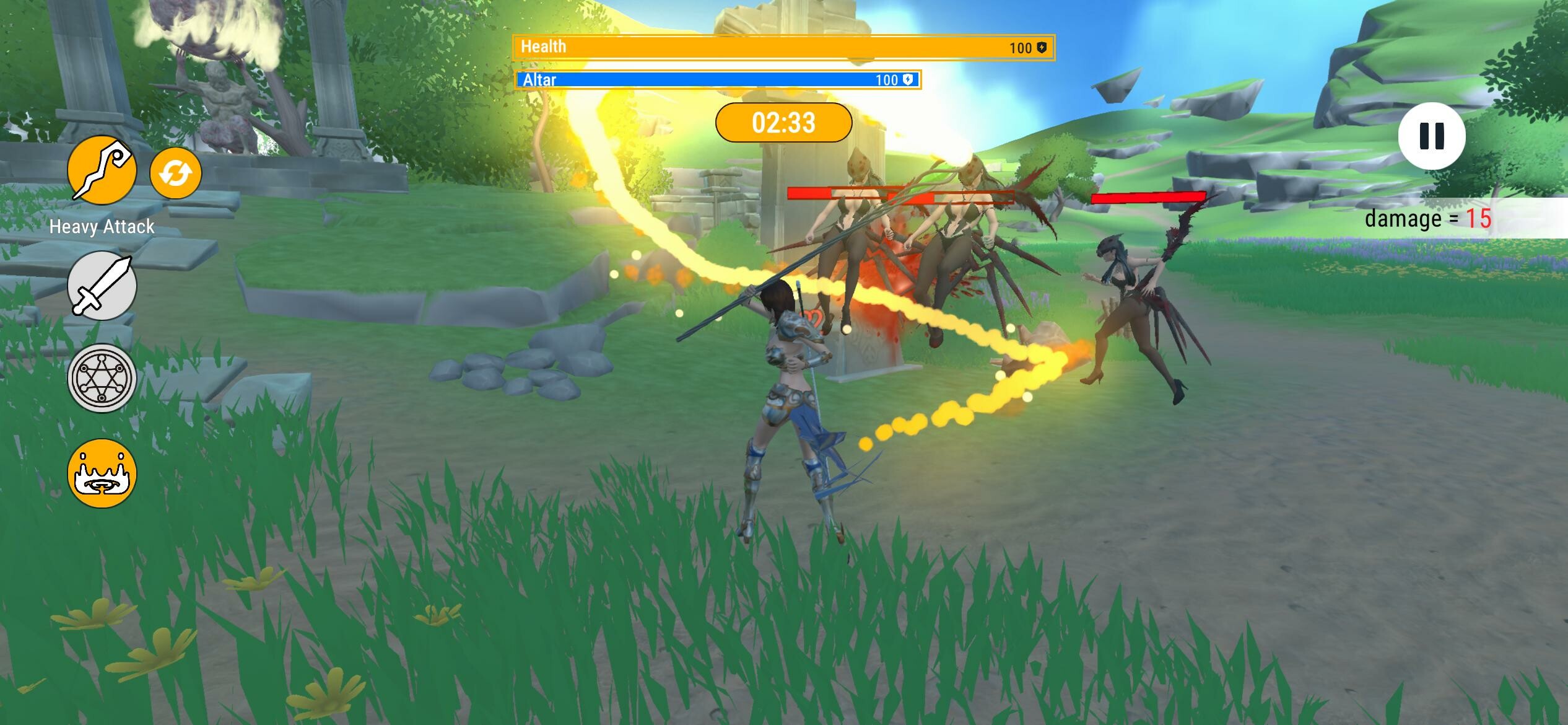Click the 100 value on Health
The width and height of the screenshot is (1568, 725).
tap(1020, 46)
